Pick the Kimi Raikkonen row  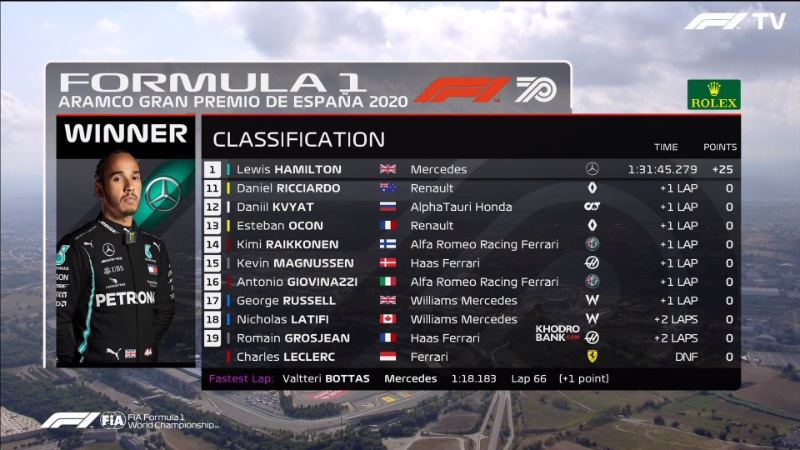tap(470, 244)
